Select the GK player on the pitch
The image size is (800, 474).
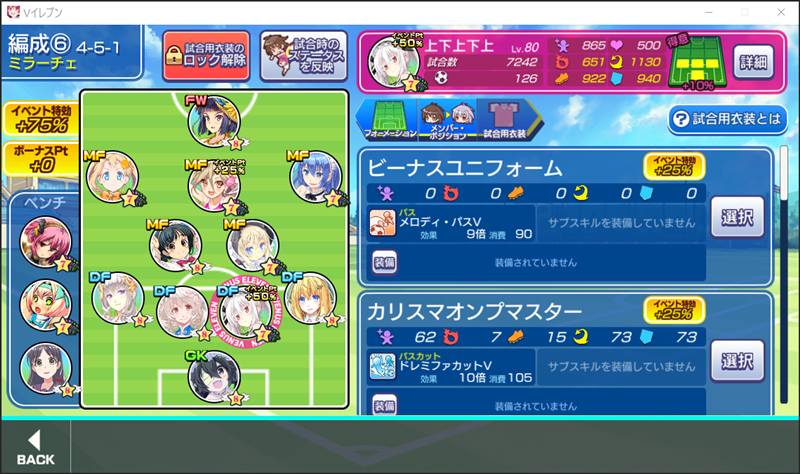point(214,376)
